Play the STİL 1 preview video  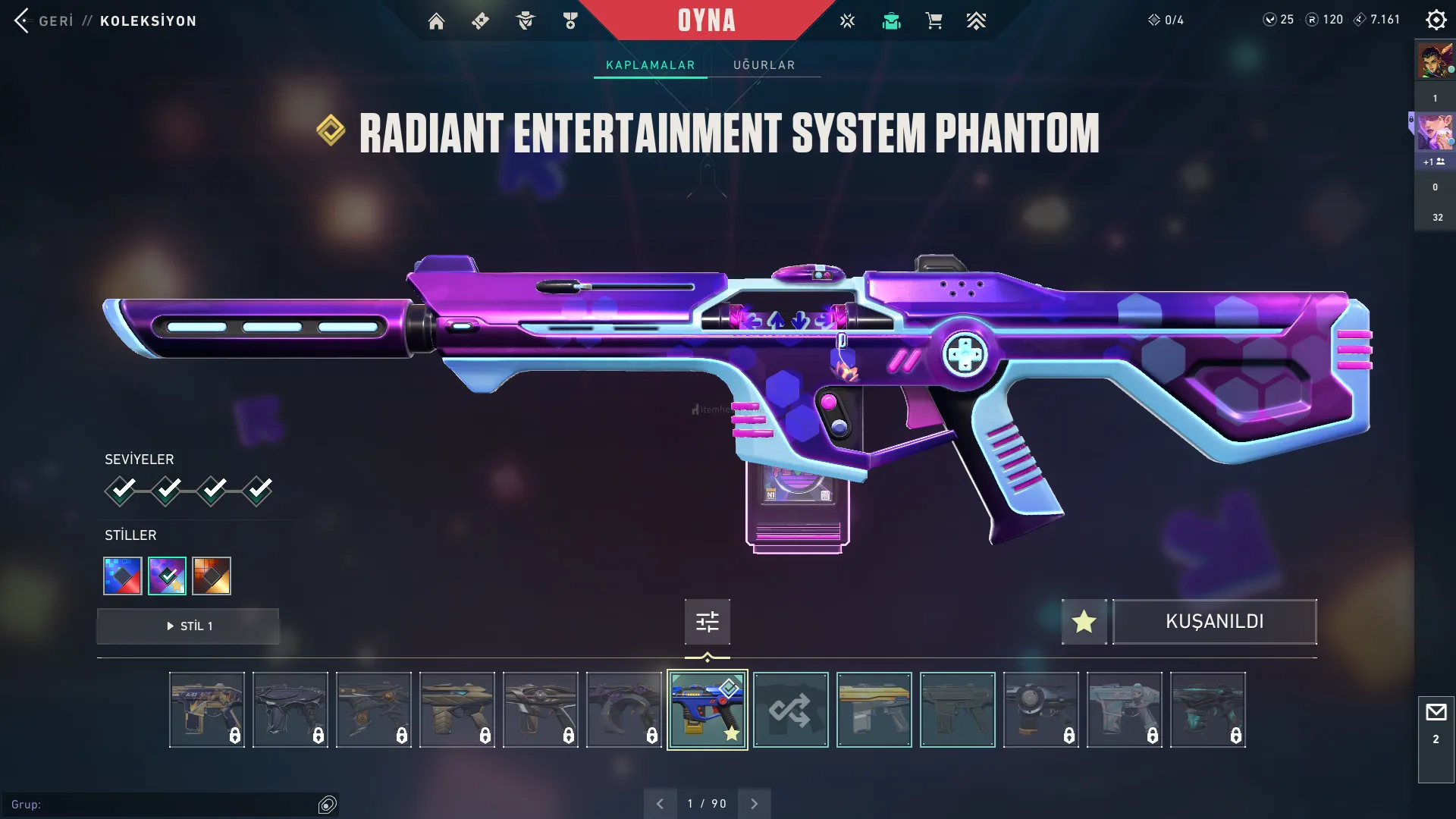[x=188, y=626]
